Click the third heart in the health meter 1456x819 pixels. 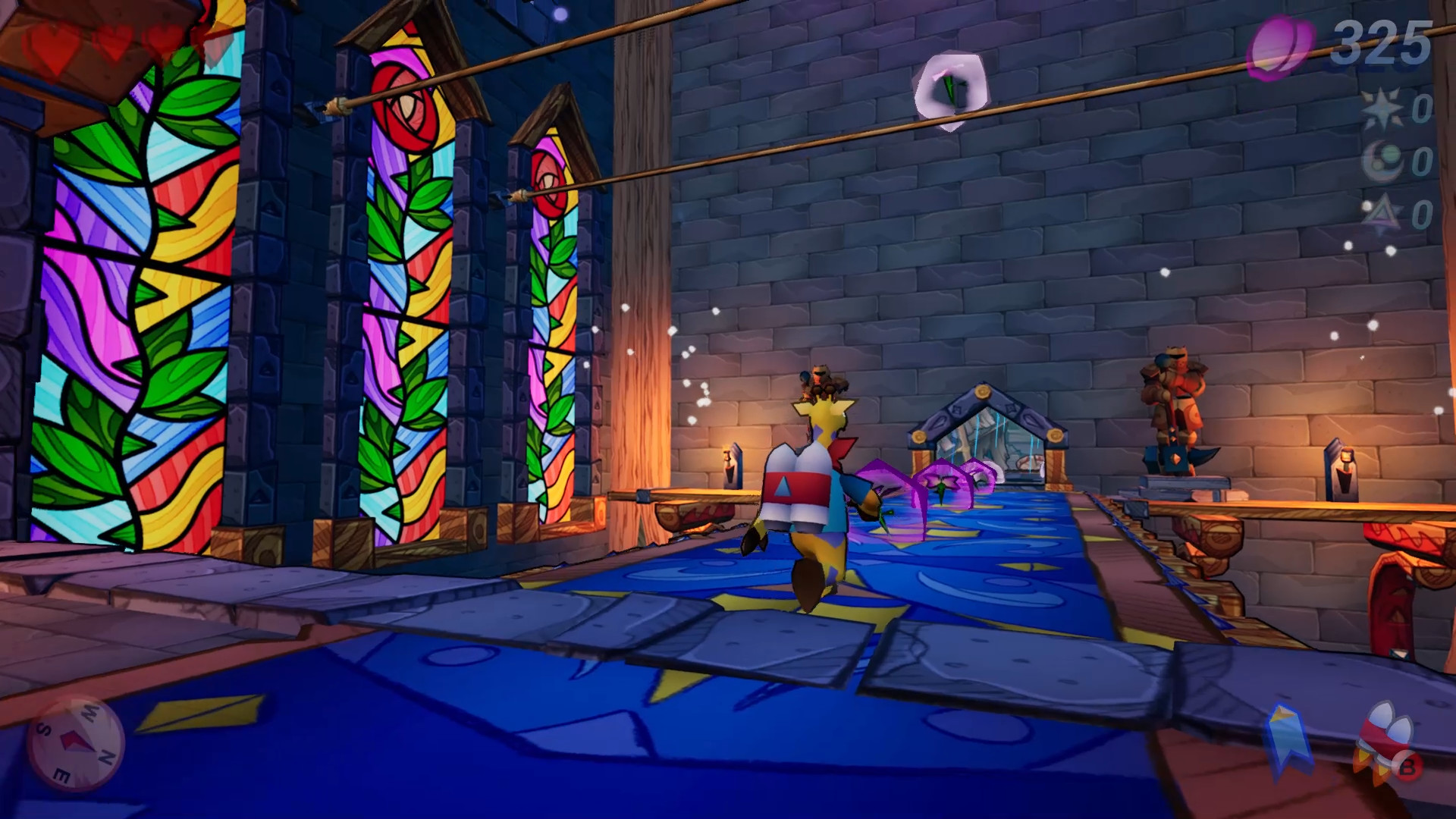pos(163,39)
